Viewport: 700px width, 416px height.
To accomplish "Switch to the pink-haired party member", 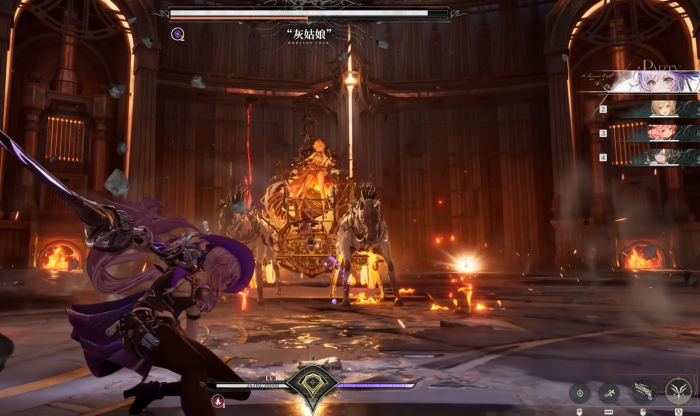I will 660,132.
